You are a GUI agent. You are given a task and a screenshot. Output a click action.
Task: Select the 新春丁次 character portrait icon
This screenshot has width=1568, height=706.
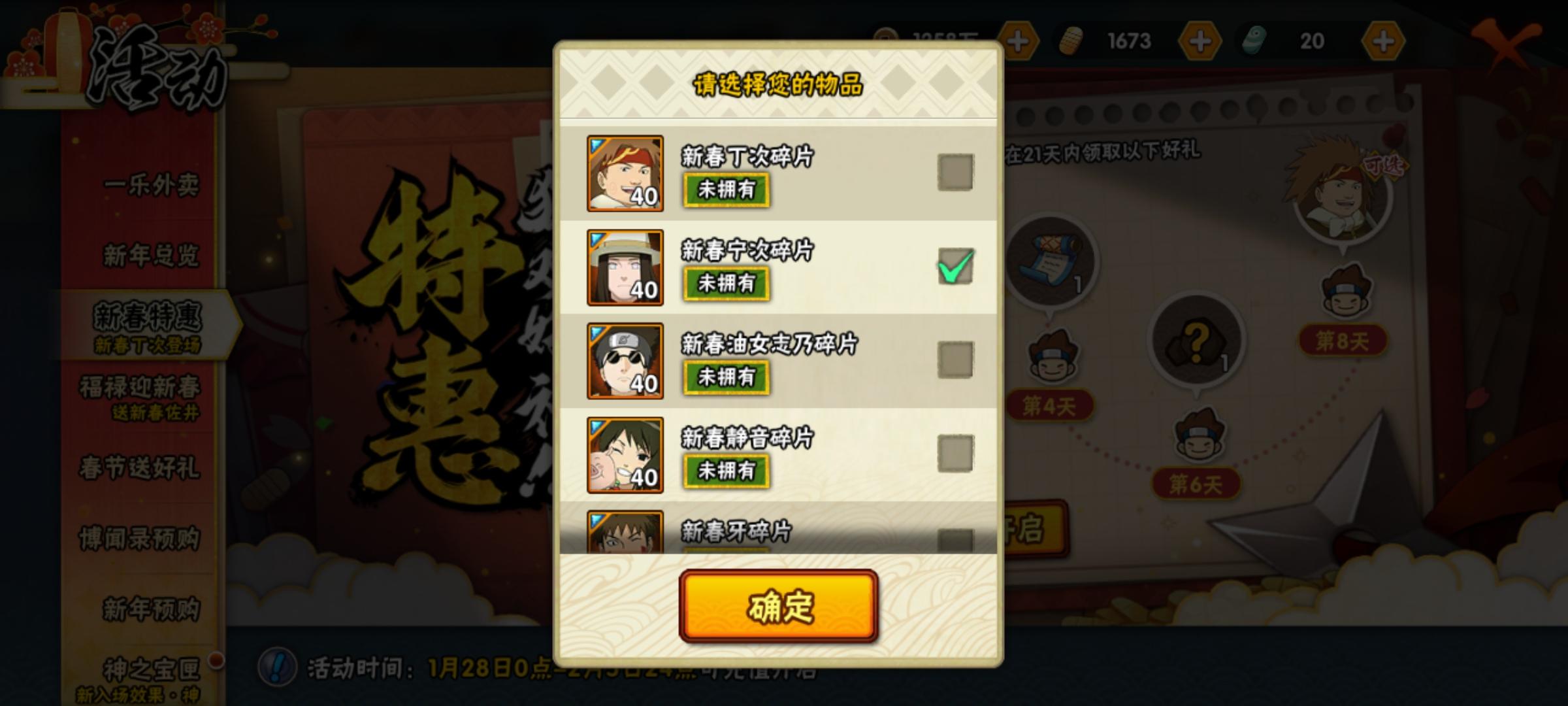point(625,173)
